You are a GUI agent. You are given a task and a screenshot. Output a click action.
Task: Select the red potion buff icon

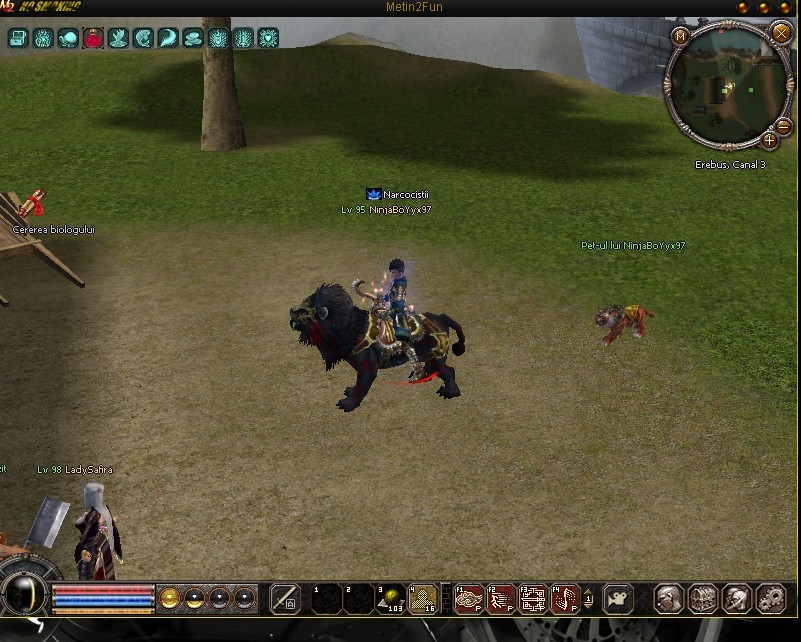tap(93, 39)
